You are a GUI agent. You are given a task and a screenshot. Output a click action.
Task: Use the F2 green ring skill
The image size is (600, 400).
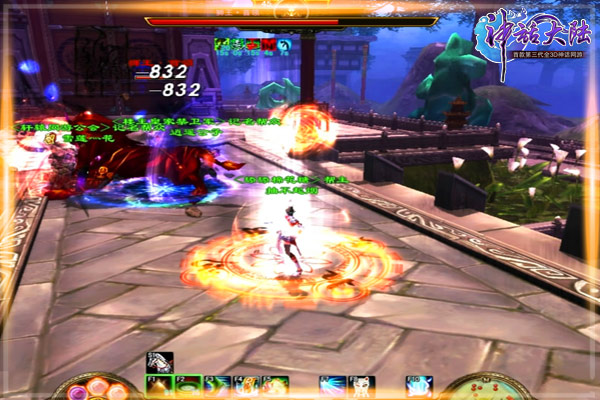tap(188, 385)
